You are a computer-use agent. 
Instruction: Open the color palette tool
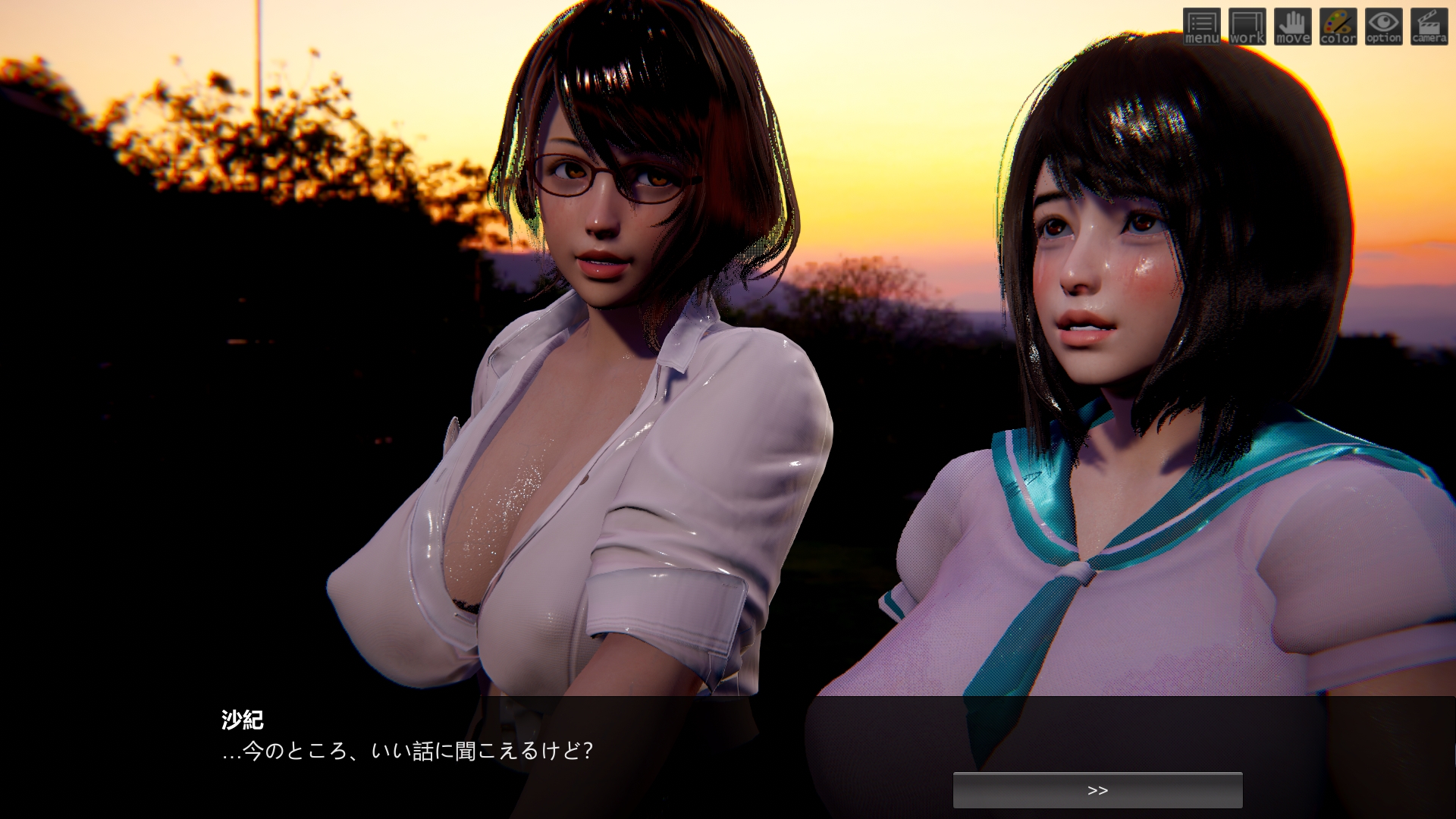point(1338,27)
